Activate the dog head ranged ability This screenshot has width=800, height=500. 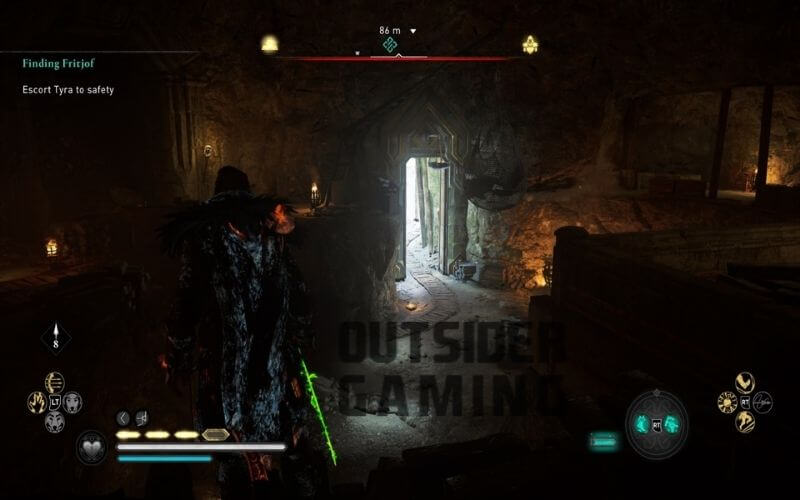tap(72, 402)
